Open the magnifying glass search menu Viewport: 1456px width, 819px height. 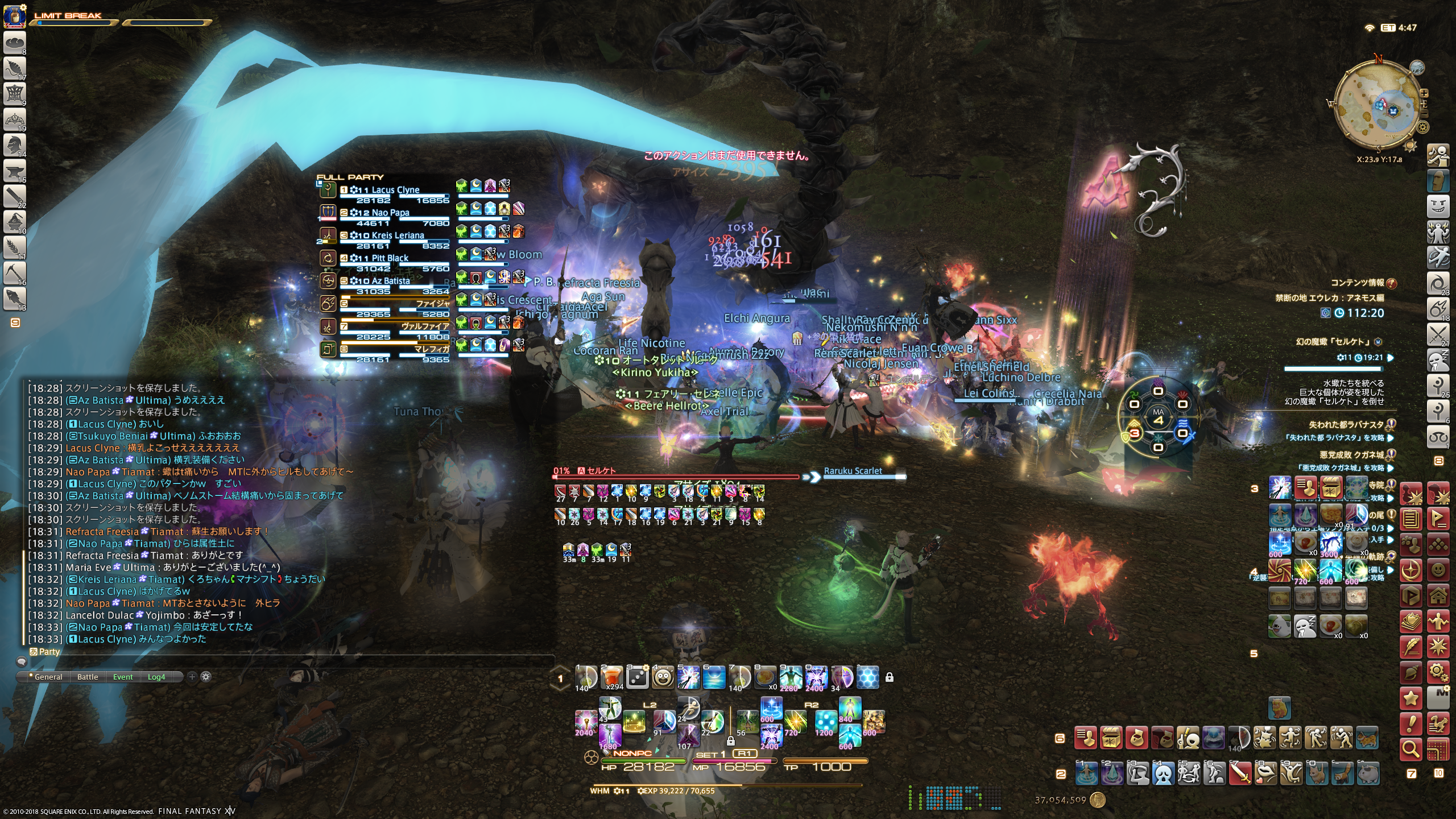pos(1411,749)
